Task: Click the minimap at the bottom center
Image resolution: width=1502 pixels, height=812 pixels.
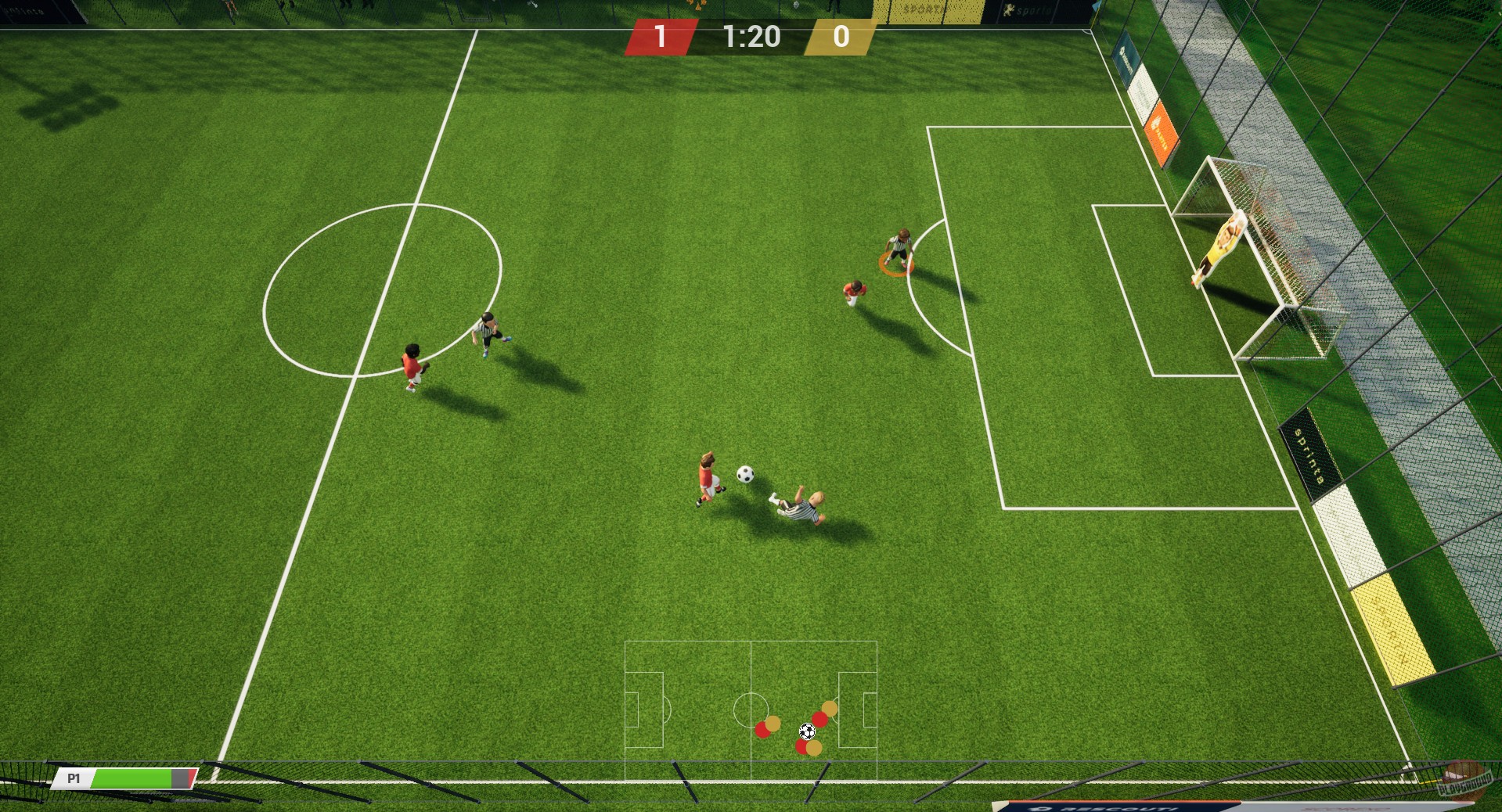Action: click(751, 712)
